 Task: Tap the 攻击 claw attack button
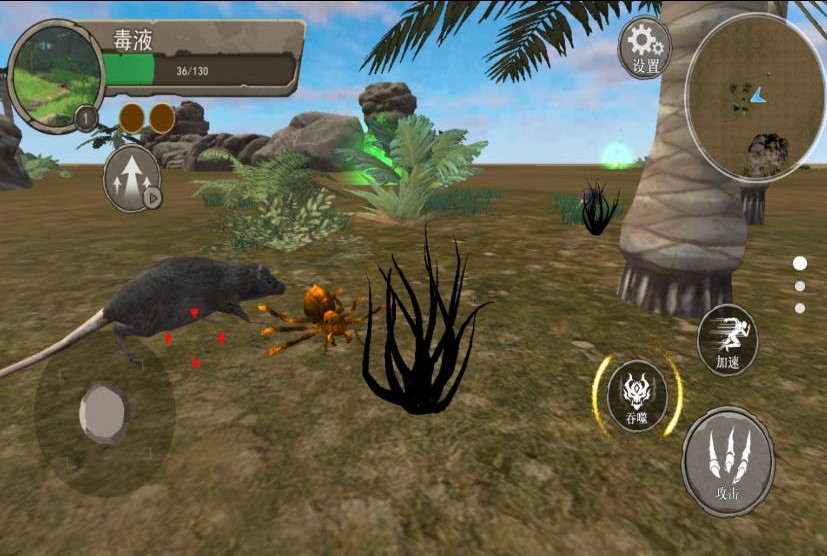click(x=728, y=463)
